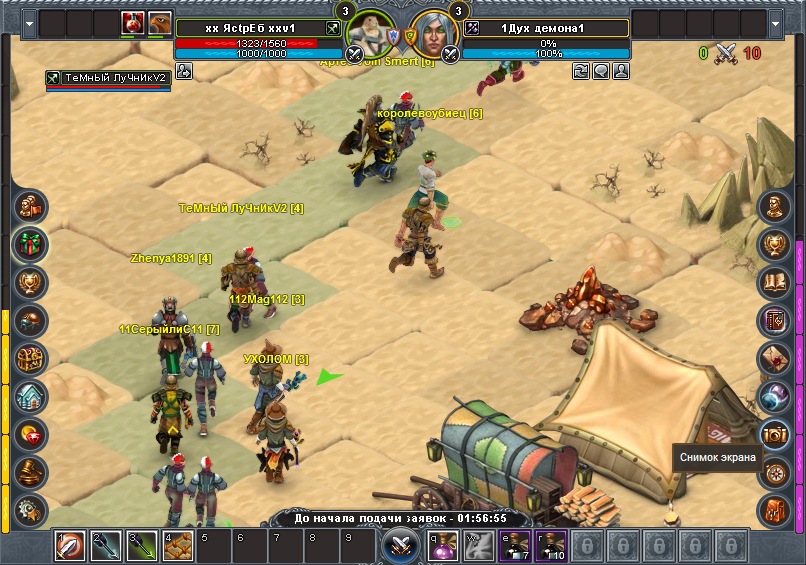
Task: Open the sealed letter mail icon
Action: click(775, 358)
